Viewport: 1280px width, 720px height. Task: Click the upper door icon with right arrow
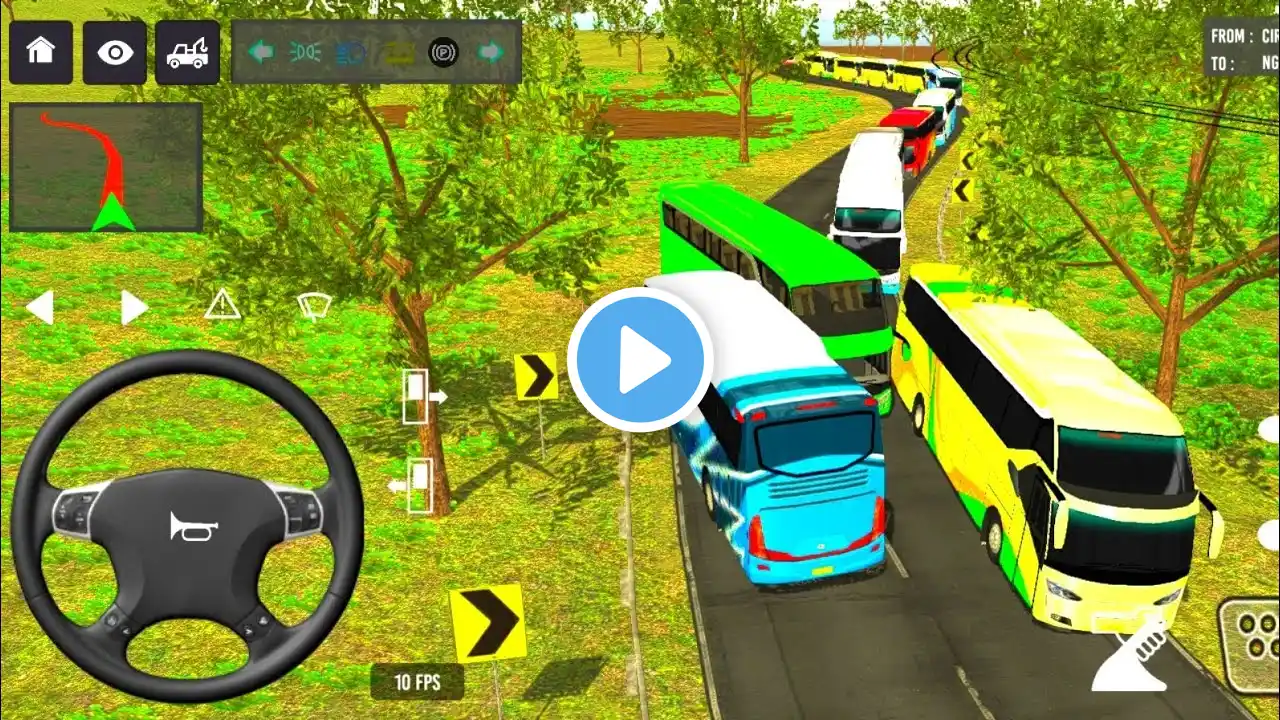[x=421, y=396]
